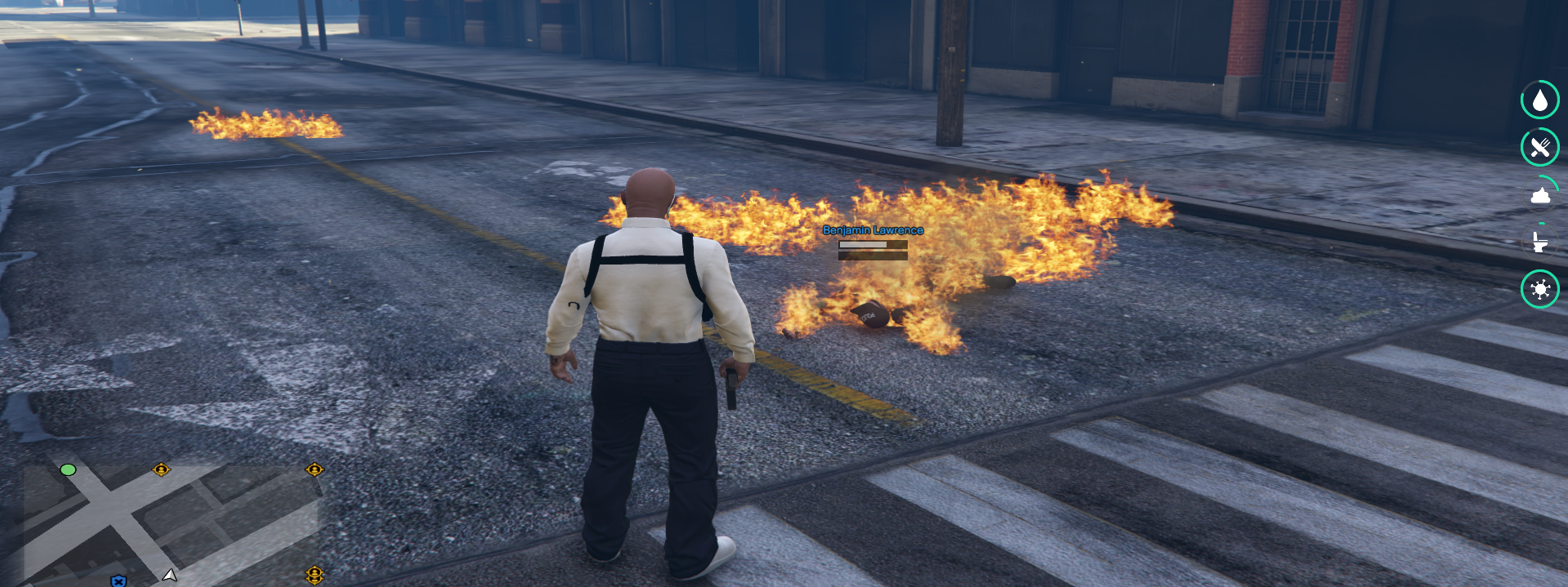Image resolution: width=1568 pixels, height=587 pixels.
Task: Click the virus status icon
Action: (x=1539, y=289)
